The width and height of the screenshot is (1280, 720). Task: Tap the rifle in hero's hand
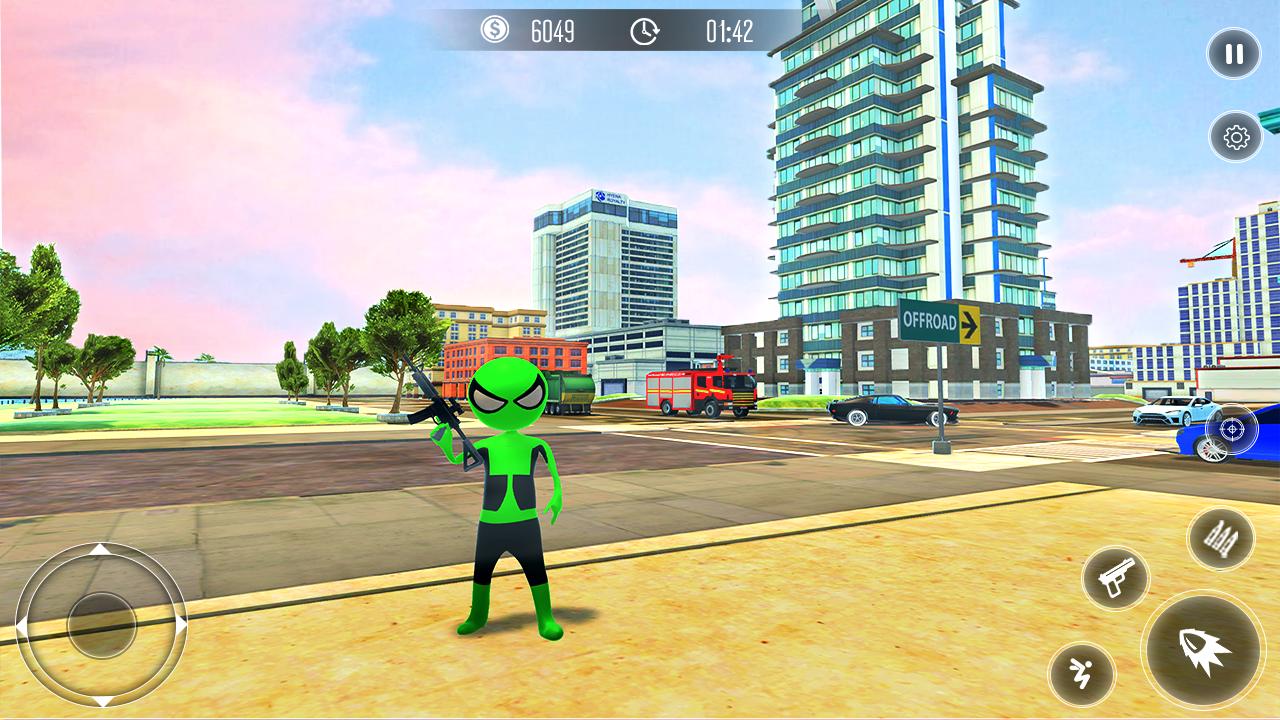coord(438,410)
